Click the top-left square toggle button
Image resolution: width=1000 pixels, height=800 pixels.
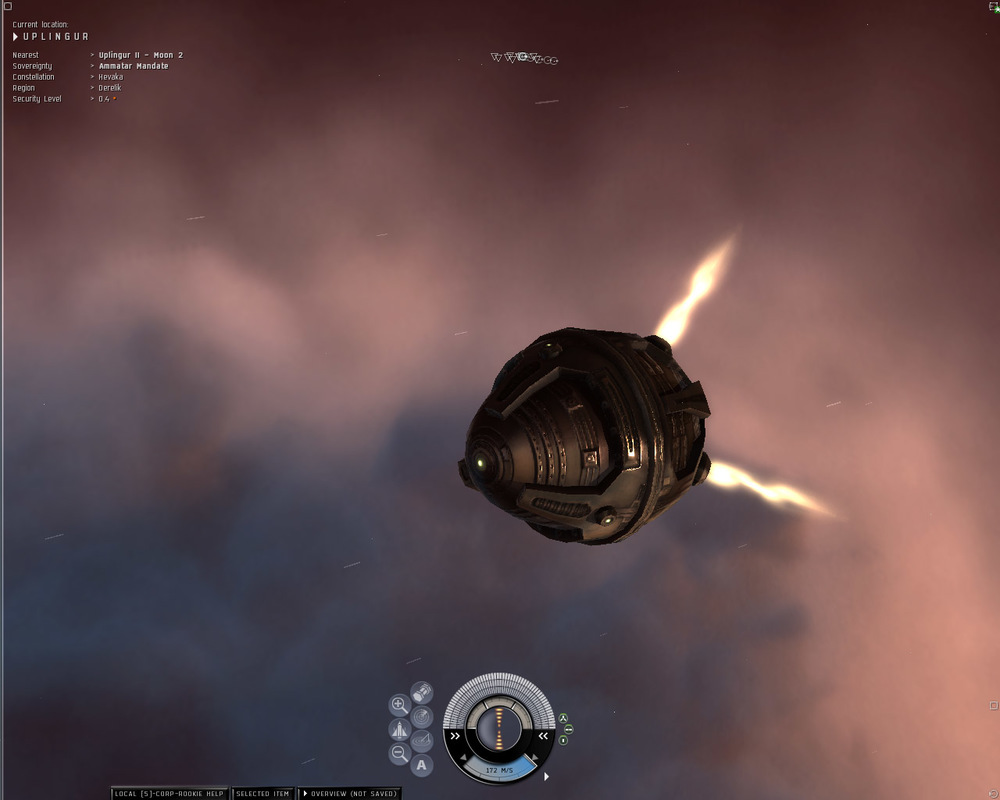tap(6, 6)
